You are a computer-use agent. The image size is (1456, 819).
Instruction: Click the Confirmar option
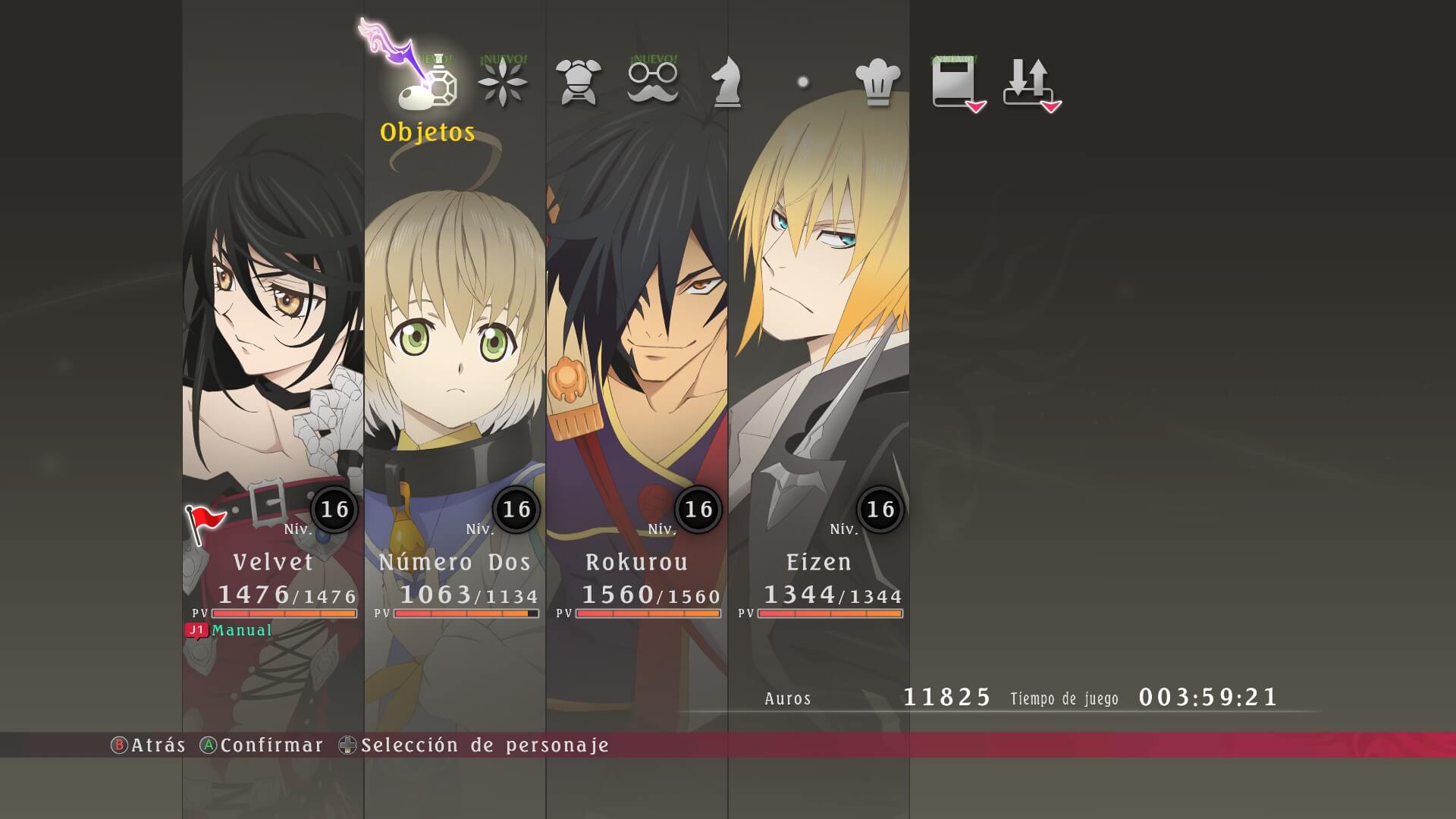point(269,745)
